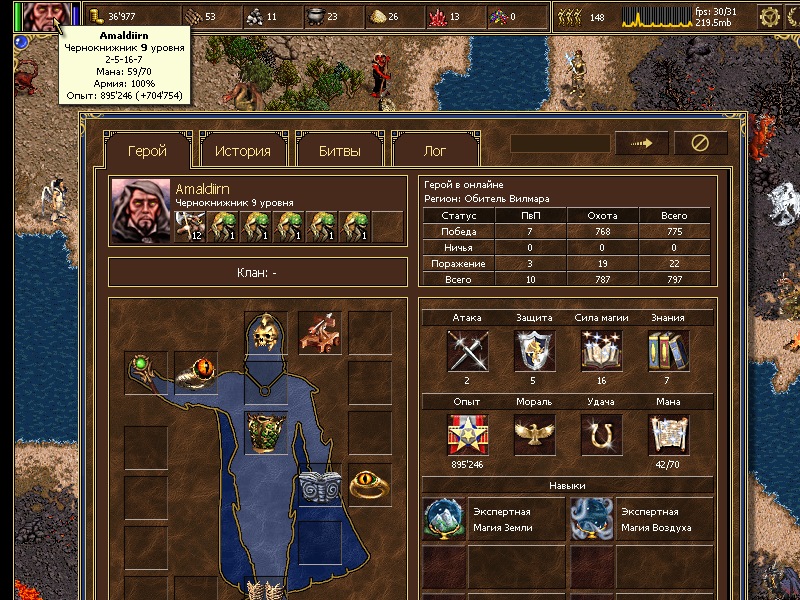
Task: Open the Битвы tab
Action: coord(339,151)
